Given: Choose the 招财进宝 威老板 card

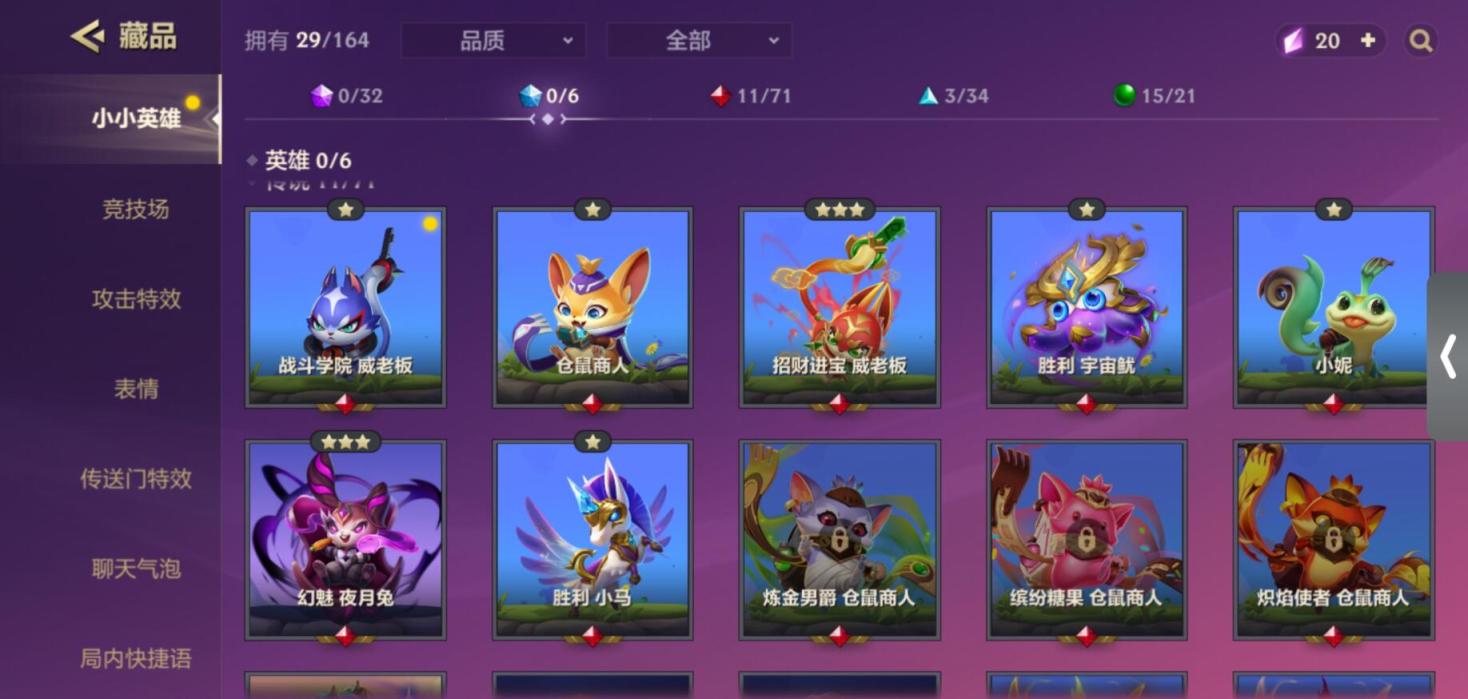Looking at the screenshot, I should coord(839,306).
